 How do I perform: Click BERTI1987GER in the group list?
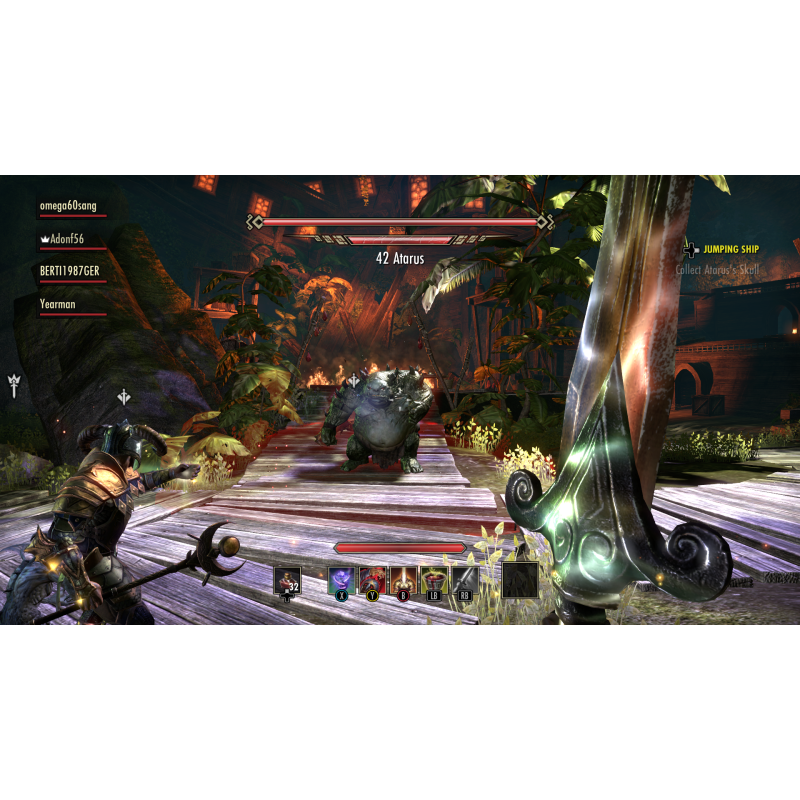(72, 271)
